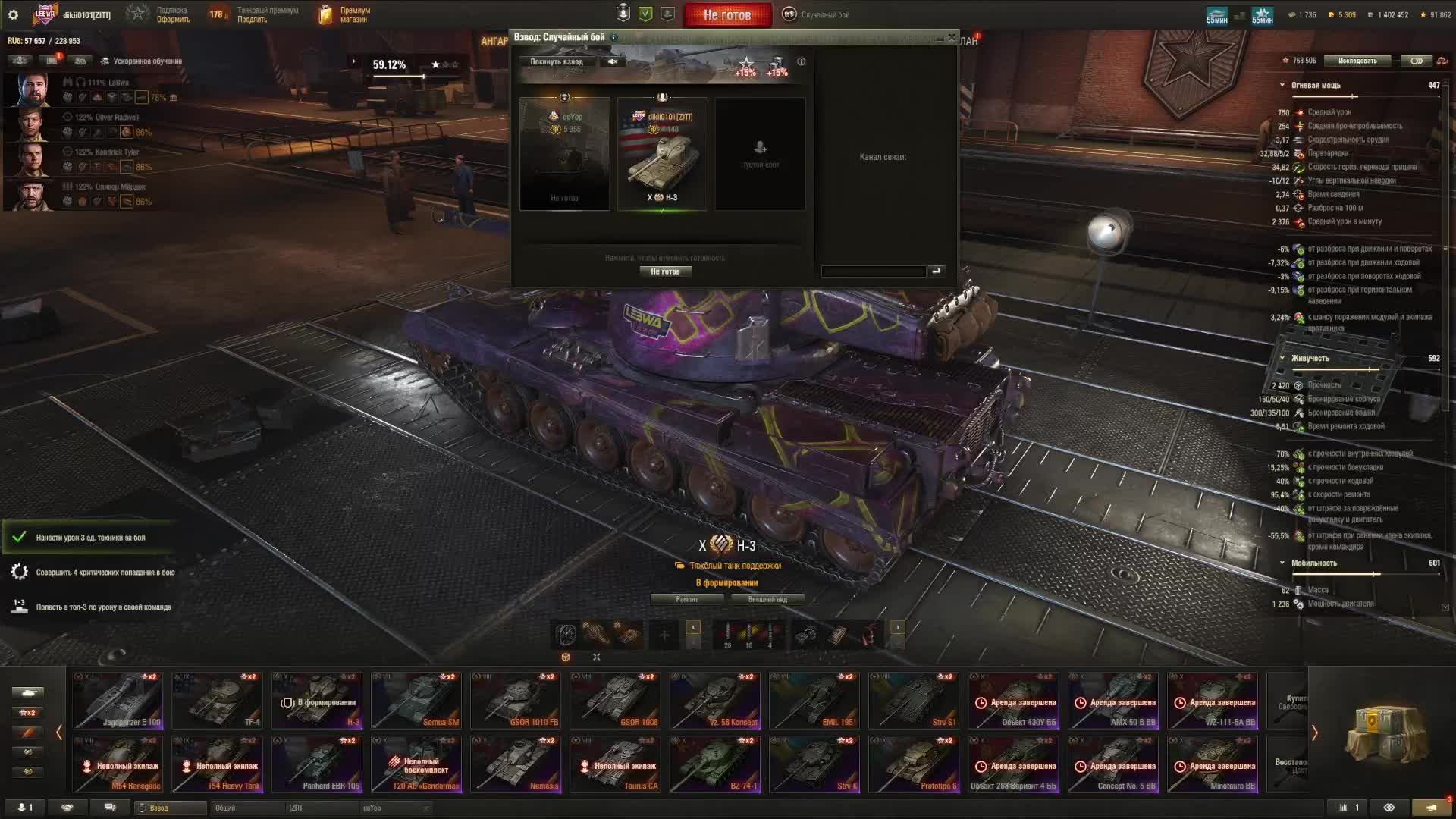The height and width of the screenshot is (819, 1456).
Task: Click the red 'Не готов' battle button
Action: [726, 14]
